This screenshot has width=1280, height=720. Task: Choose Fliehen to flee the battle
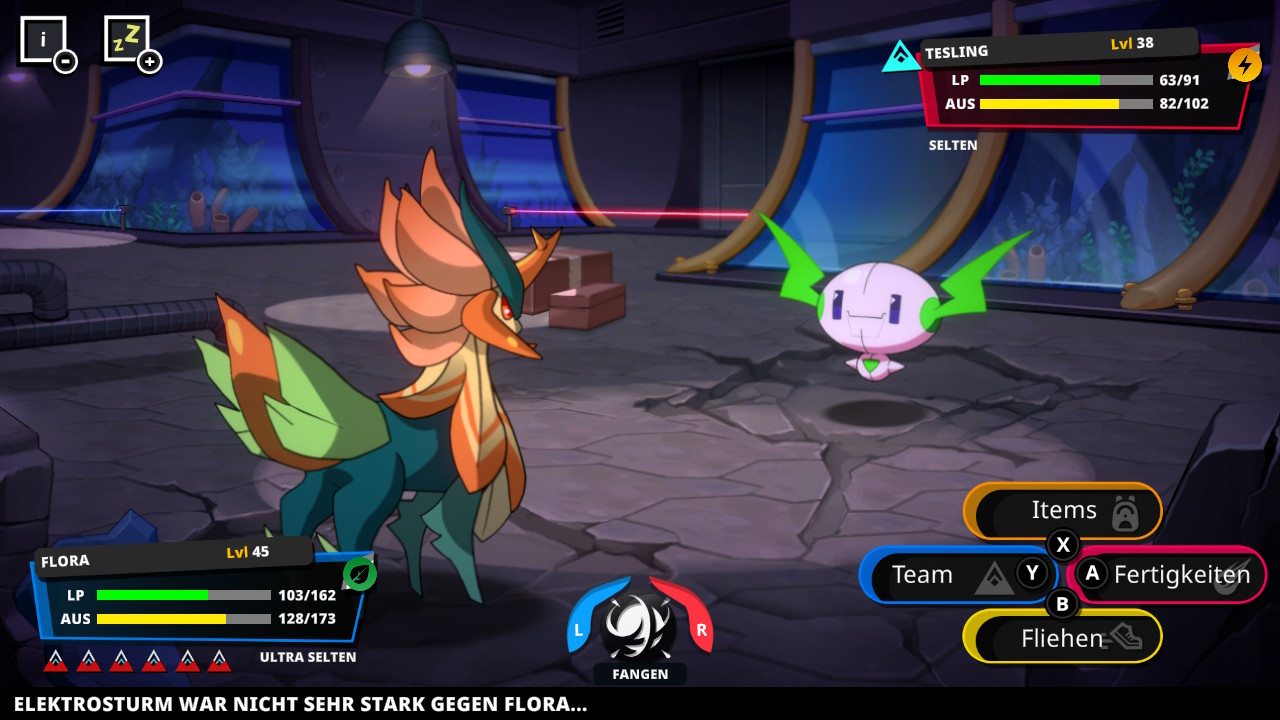coord(1062,637)
